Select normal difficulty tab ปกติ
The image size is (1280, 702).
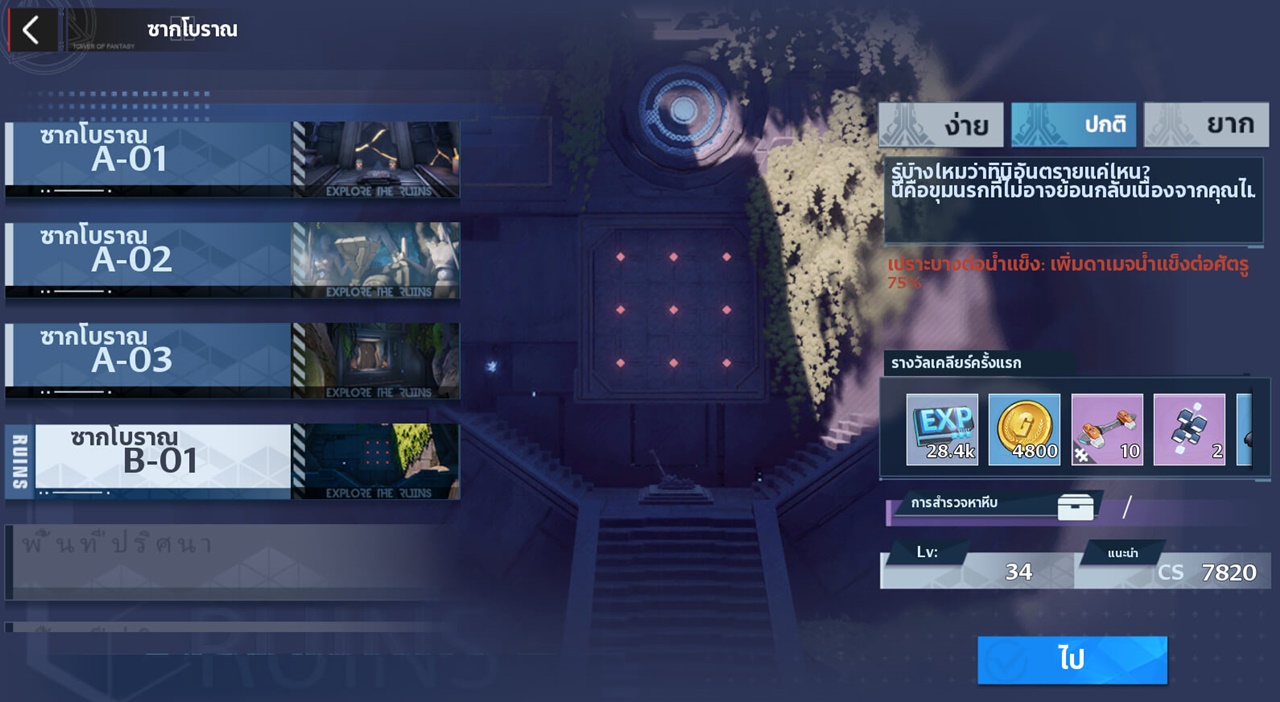click(1073, 125)
